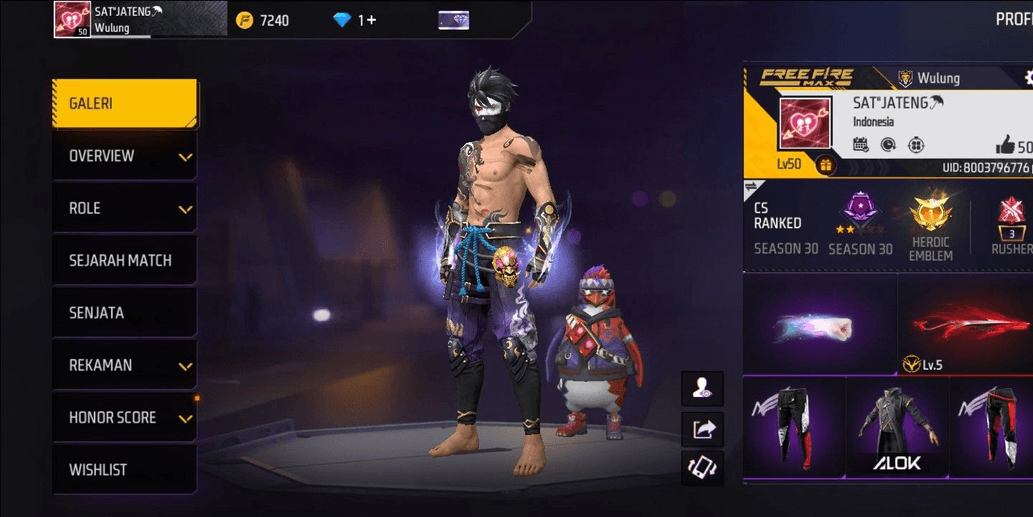Give a like with the thumbs-up icon
The height and width of the screenshot is (517, 1033).
[x=1004, y=146]
